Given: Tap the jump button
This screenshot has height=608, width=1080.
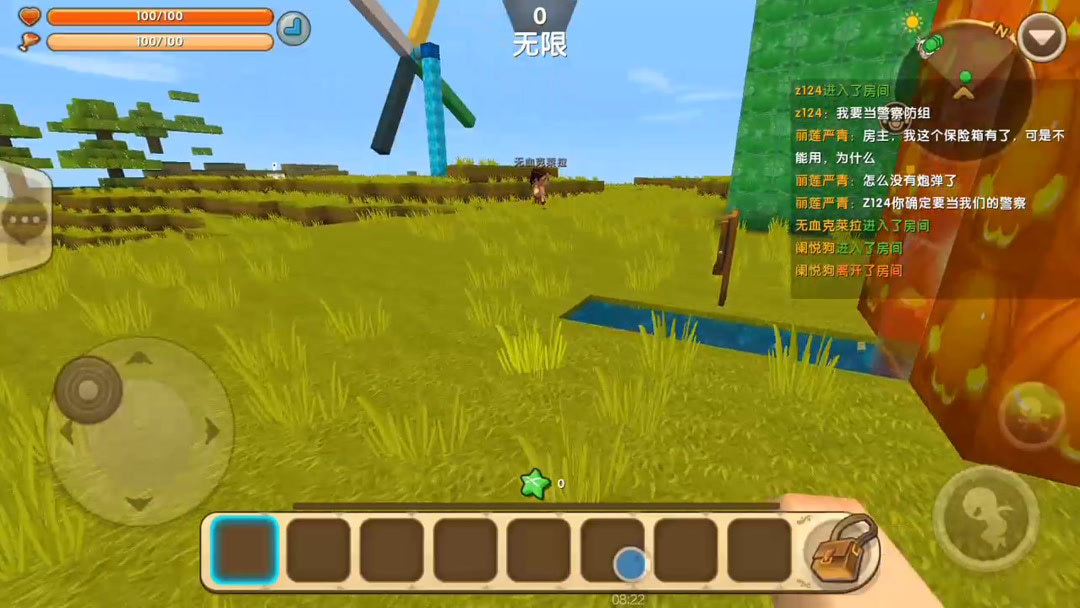Looking at the screenshot, I should pyautogui.click(x=985, y=517).
